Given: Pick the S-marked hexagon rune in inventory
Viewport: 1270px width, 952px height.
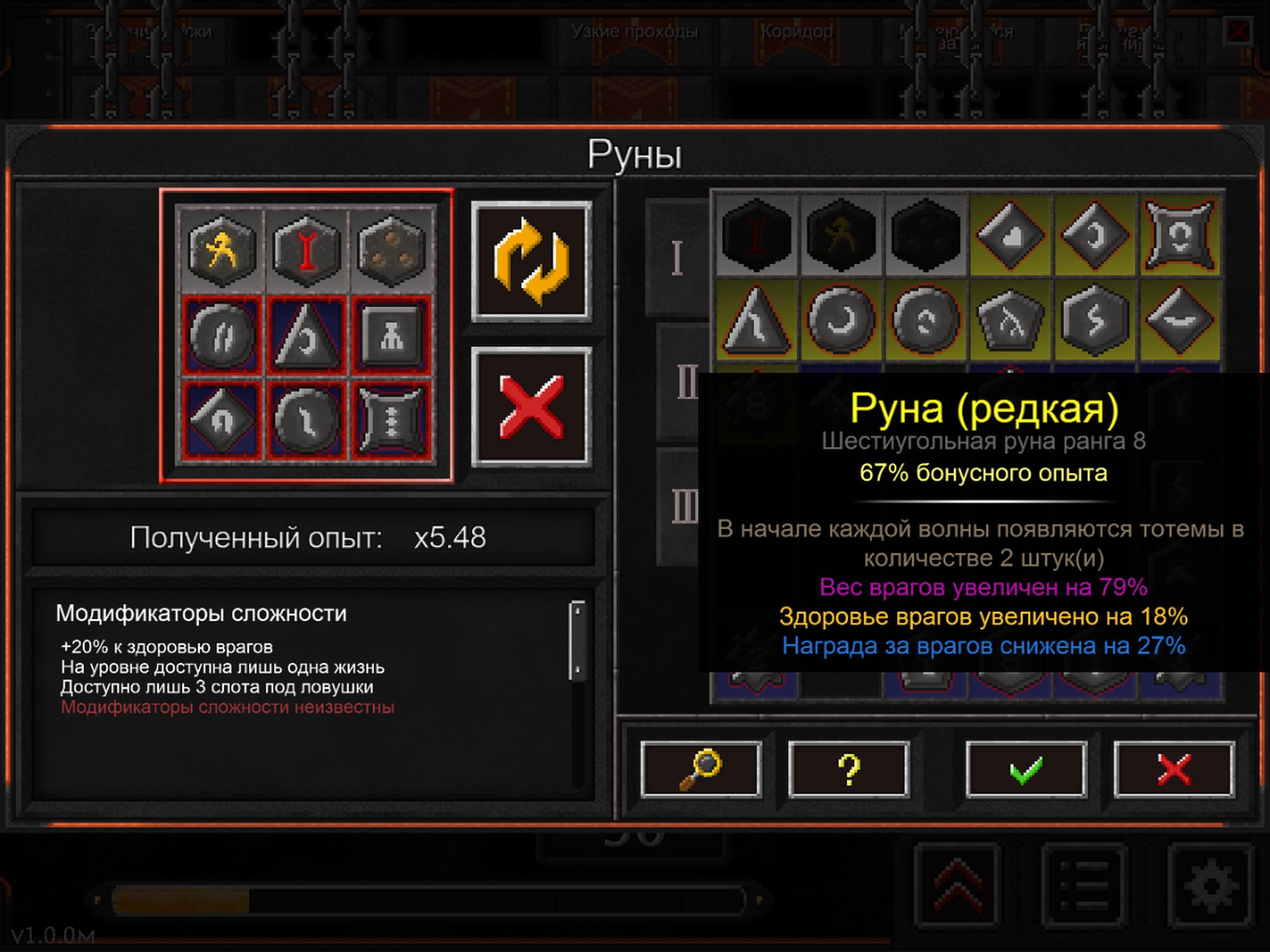Looking at the screenshot, I should [x=1095, y=320].
